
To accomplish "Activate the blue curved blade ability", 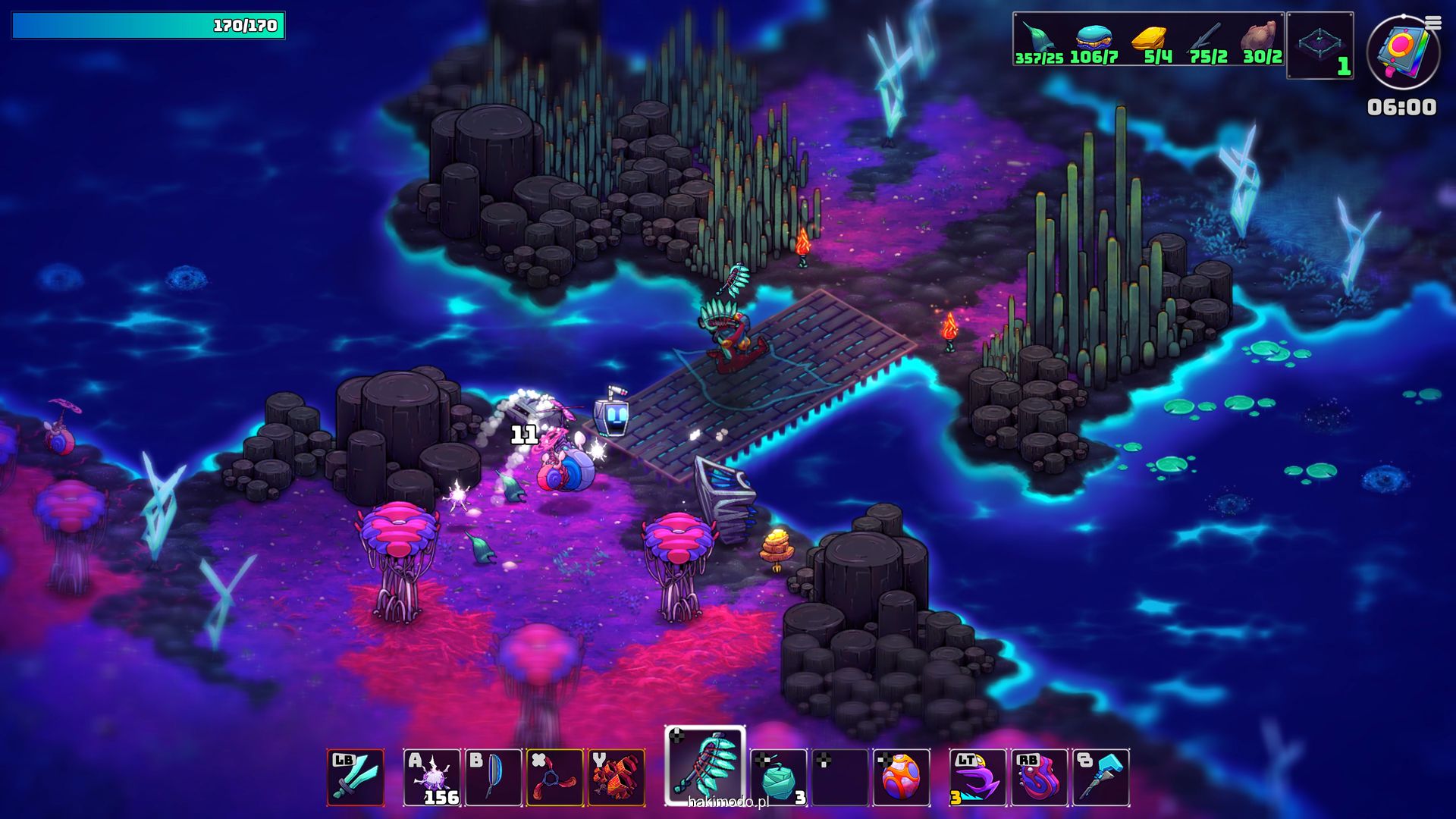I will [x=493, y=777].
